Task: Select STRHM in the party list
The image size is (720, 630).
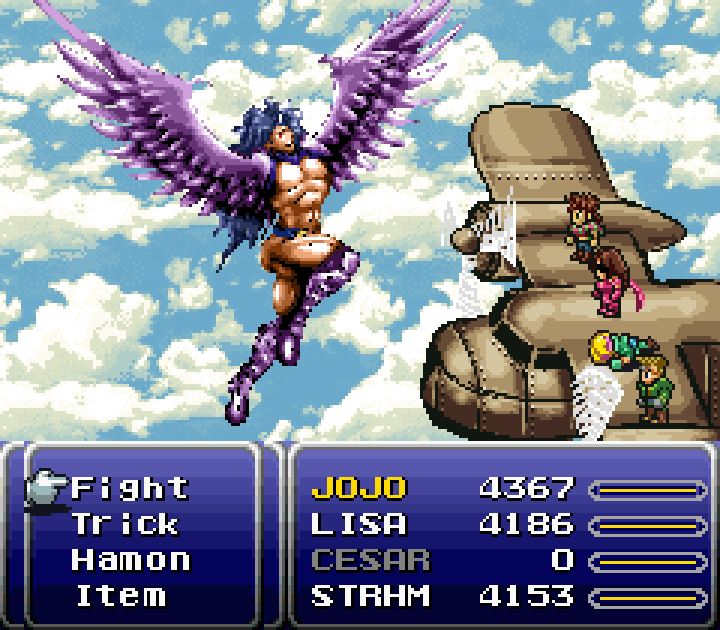Action: (370, 596)
